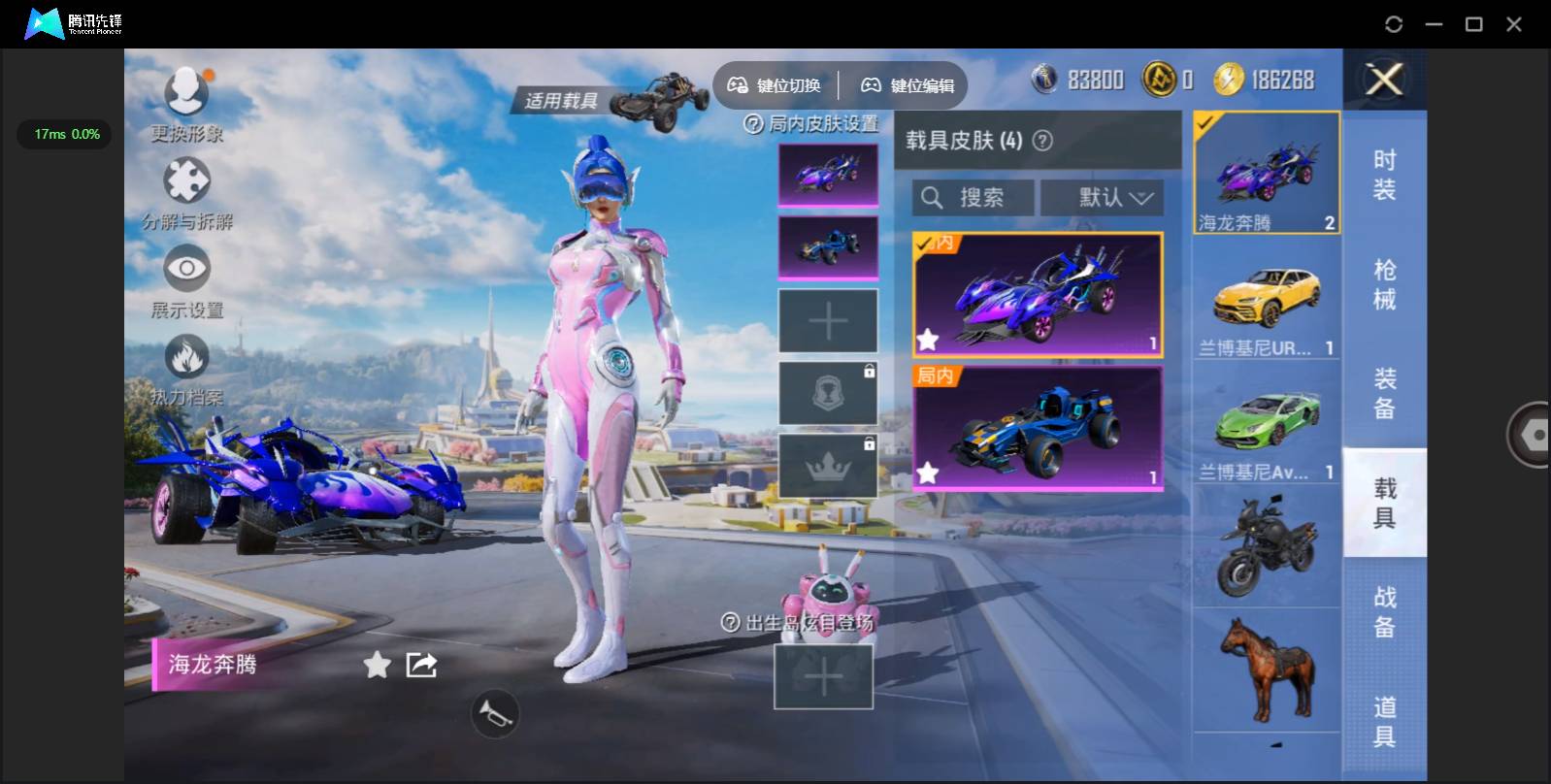The height and width of the screenshot is (784, 1551).
Task: Select the brown horse mount
Action: point(1267,671)
